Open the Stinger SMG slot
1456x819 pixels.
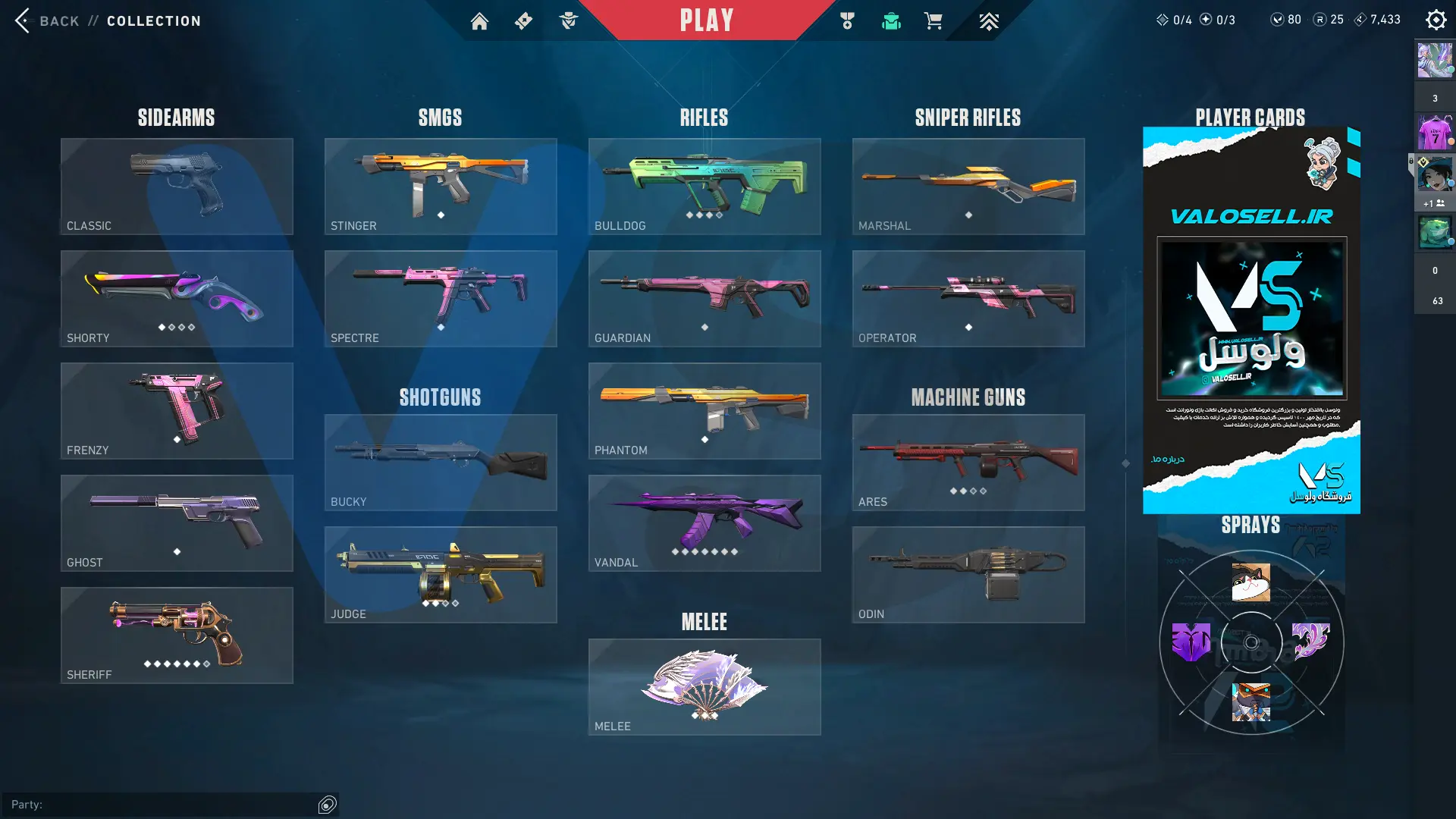[441, 186]
